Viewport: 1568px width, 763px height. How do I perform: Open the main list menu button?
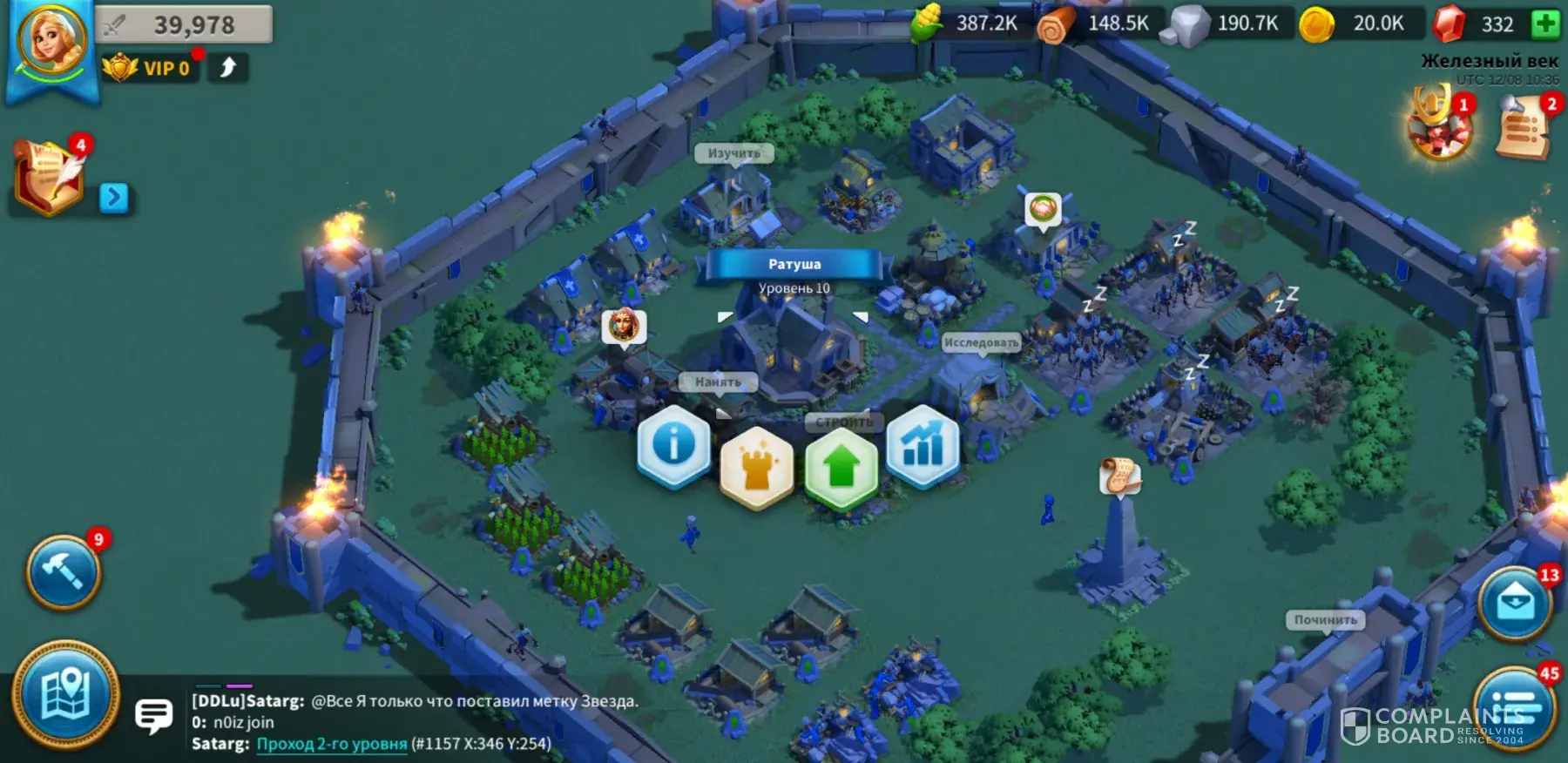pyautogui.click(x=1516, y=707)
